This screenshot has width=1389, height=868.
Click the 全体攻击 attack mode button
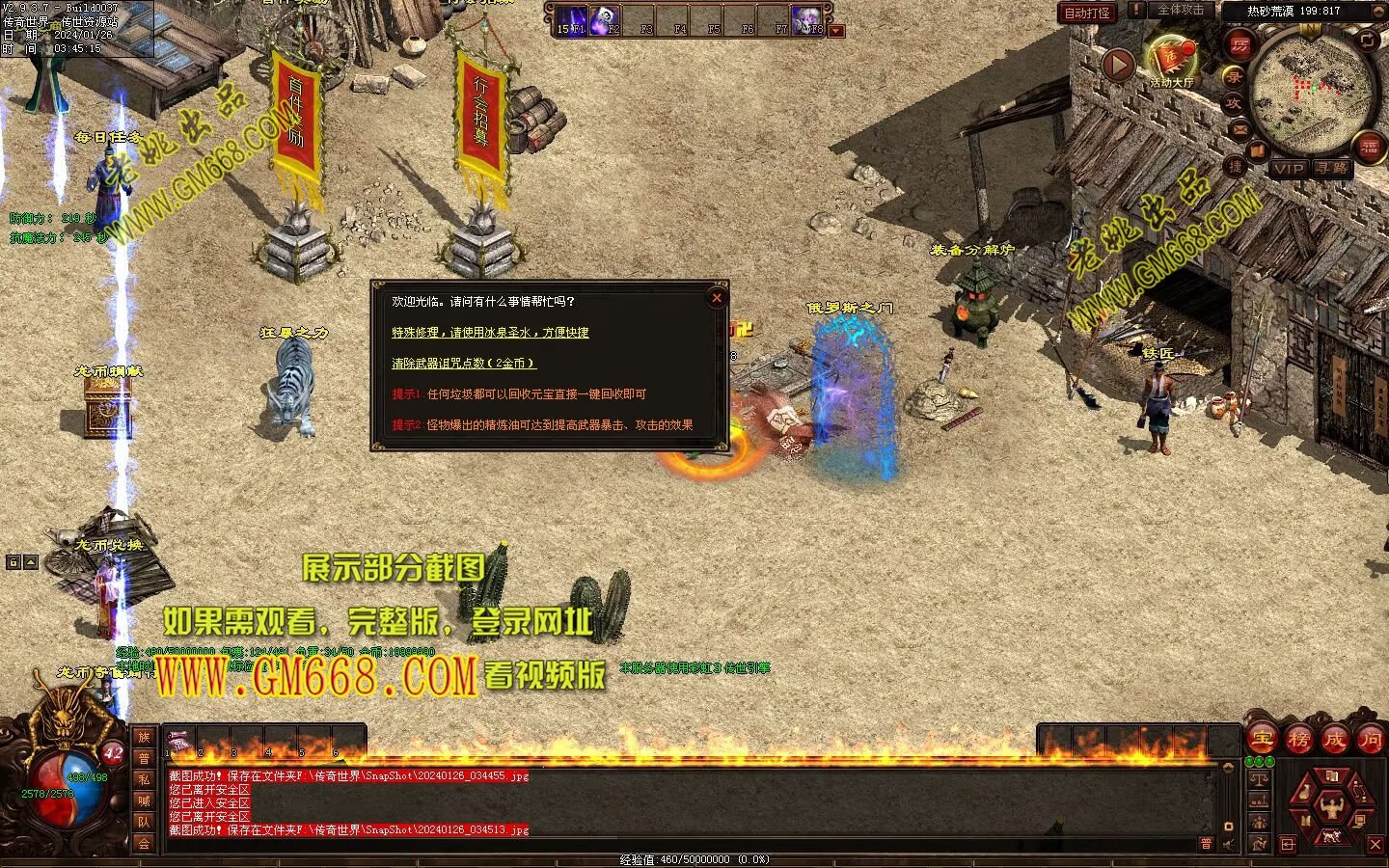click(x=1180, y=10)
